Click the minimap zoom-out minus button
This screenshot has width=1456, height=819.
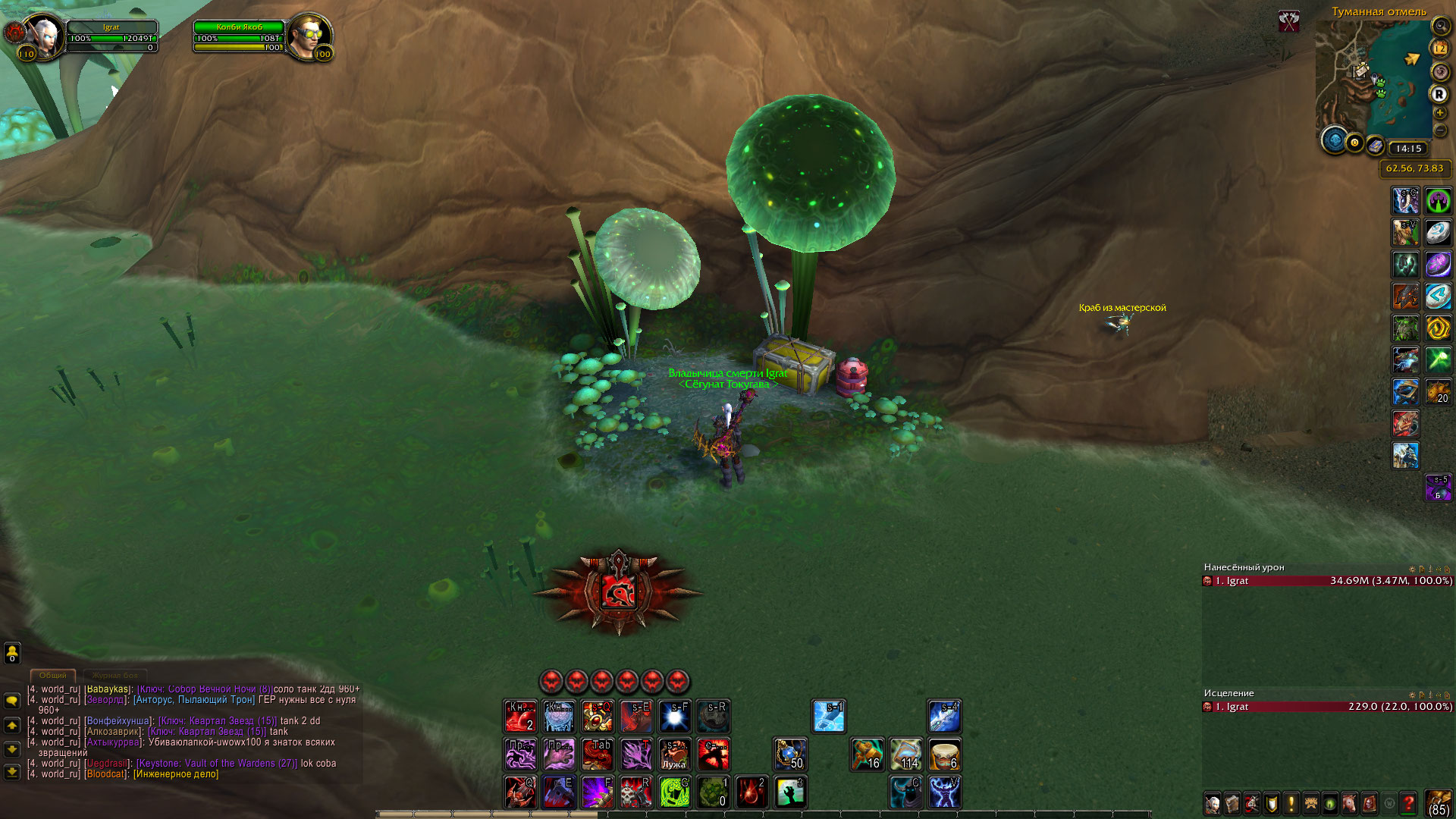1439,130
